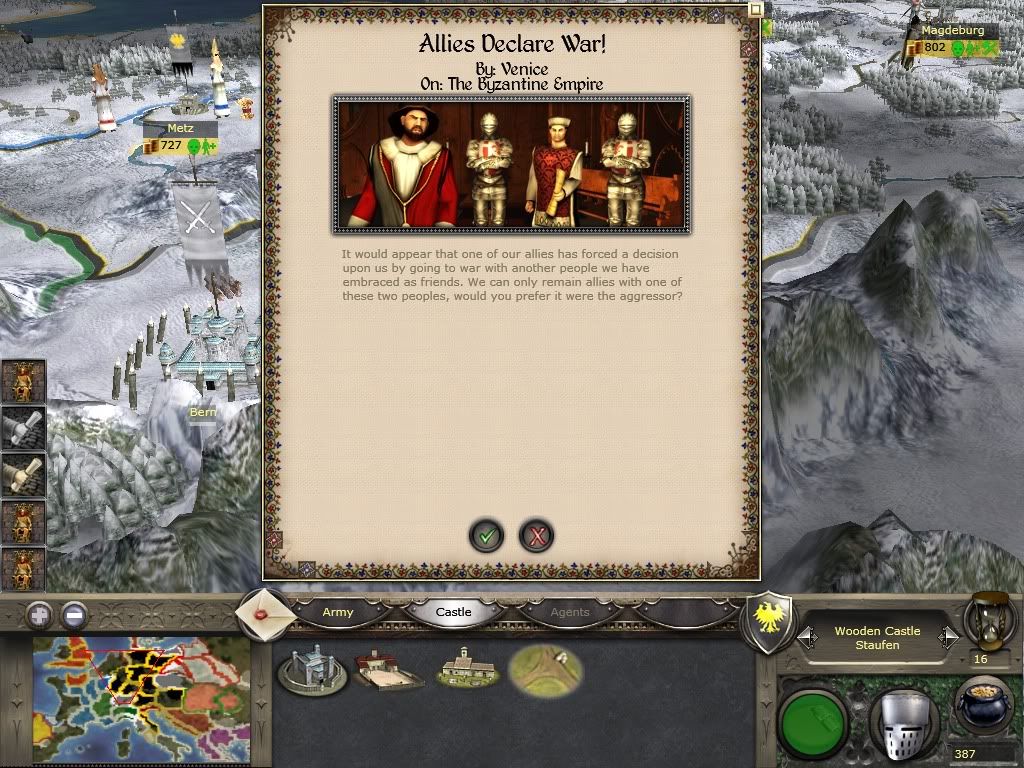Open recruitment with the knight helmet button
The width and height of the screenshot is (1024, 768).
(901, 718)
